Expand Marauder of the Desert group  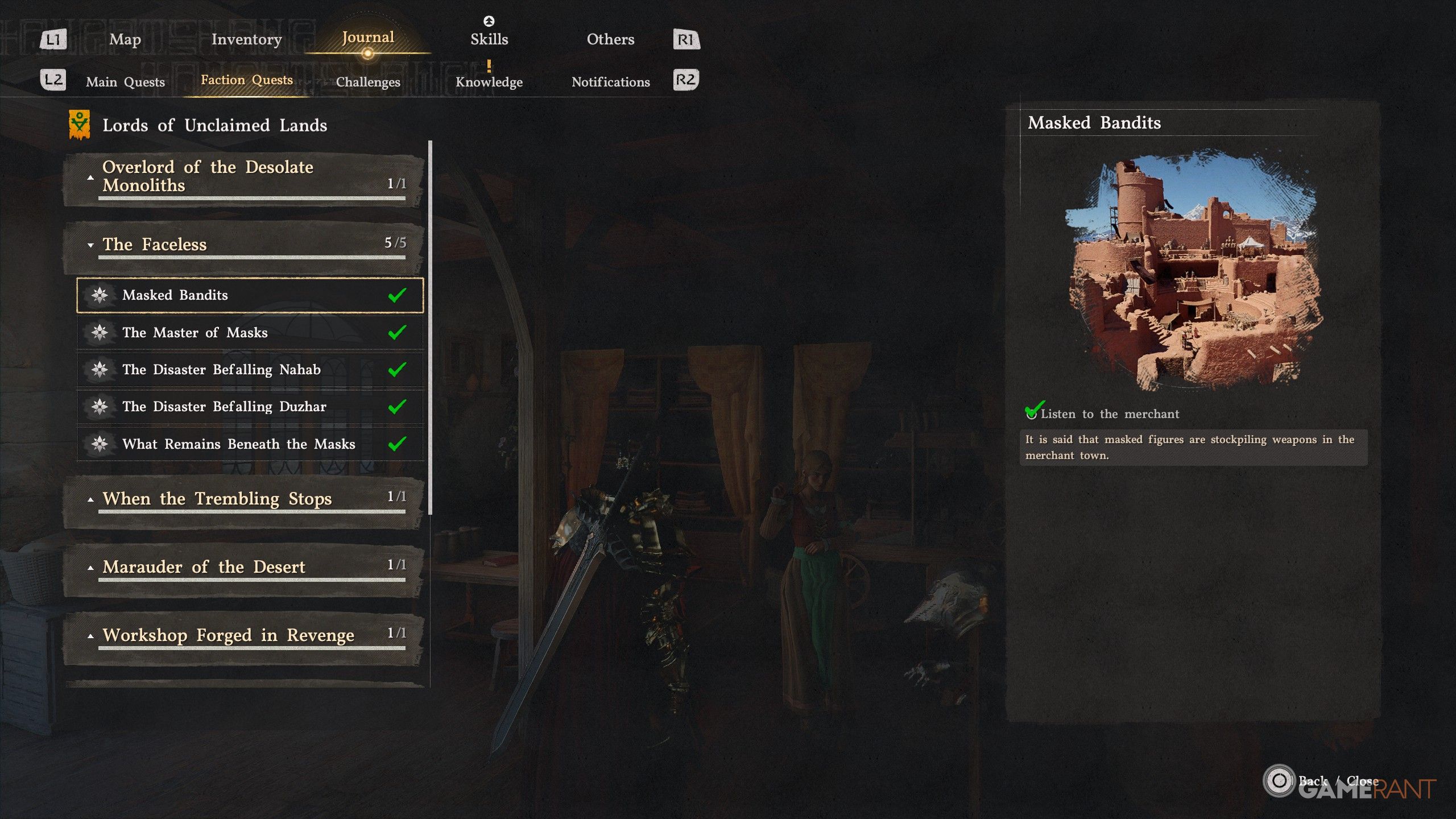point(245,567)
